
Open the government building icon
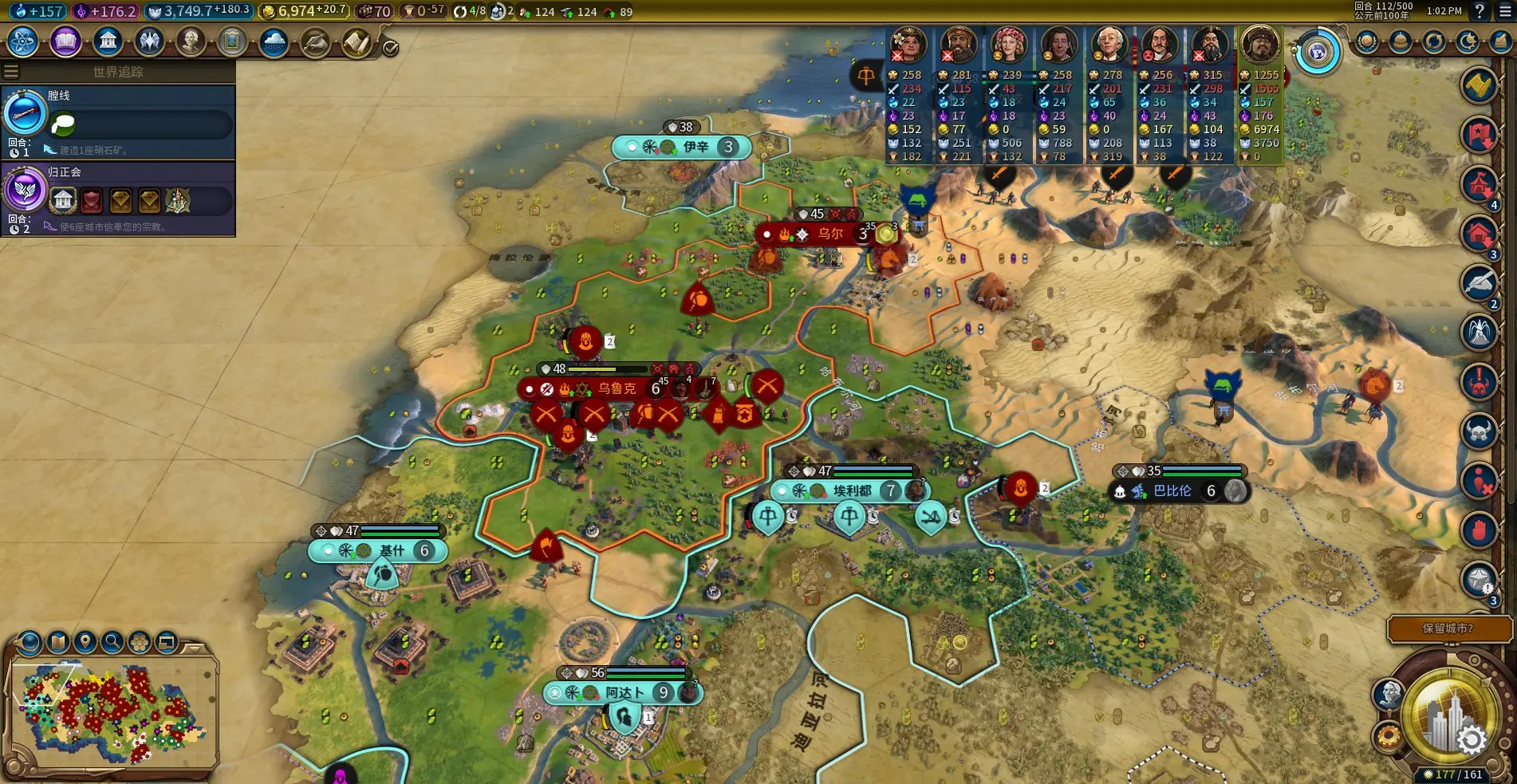coord(108,41)
